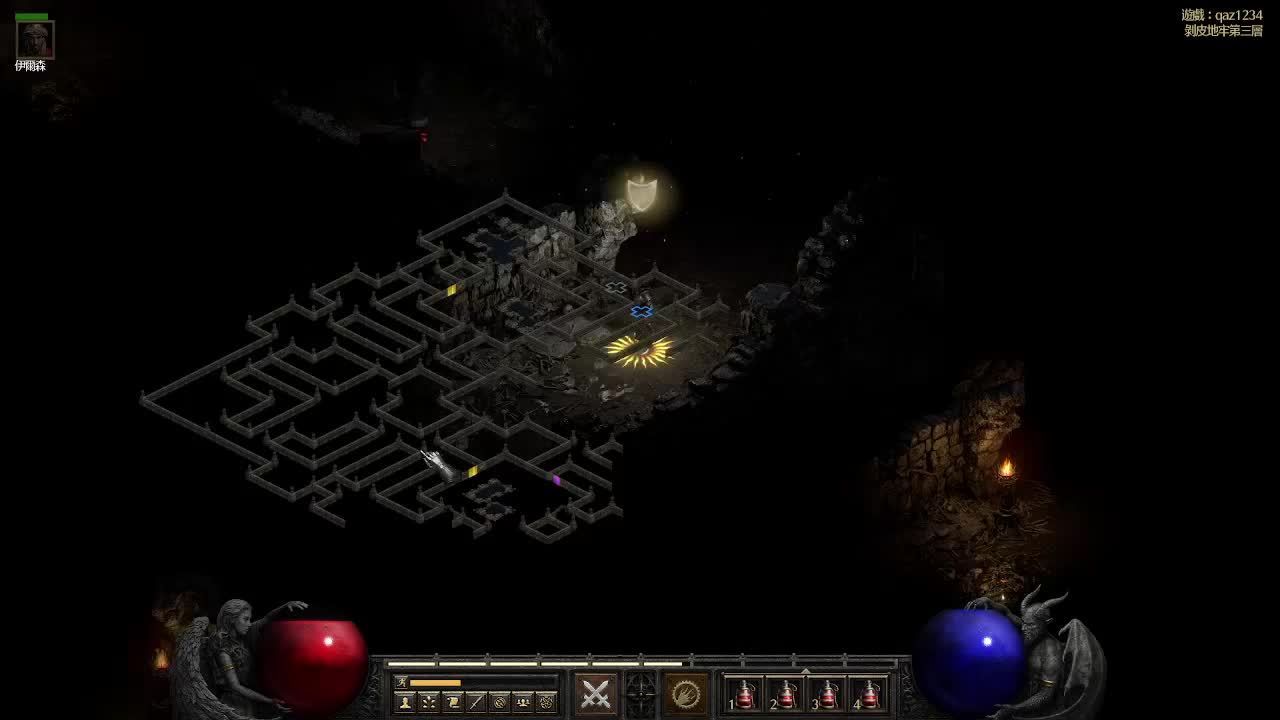Screen dimensions: 1280x720
Task: Click the last mini-panel pentagram icon
Action: [546, 702]
